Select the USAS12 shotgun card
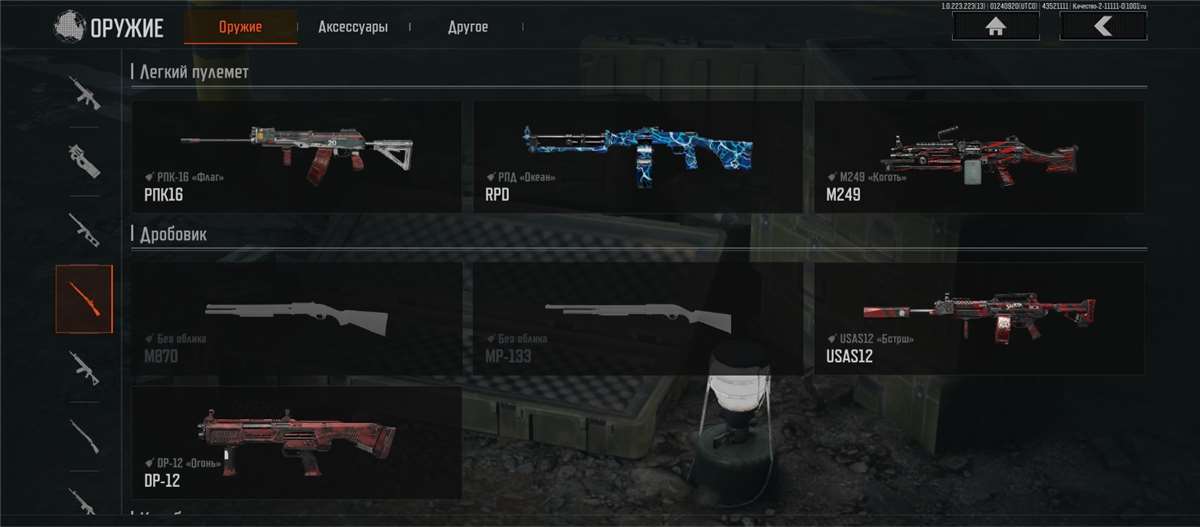Viewport: 1200px width, 527px height. coord(979,318)
